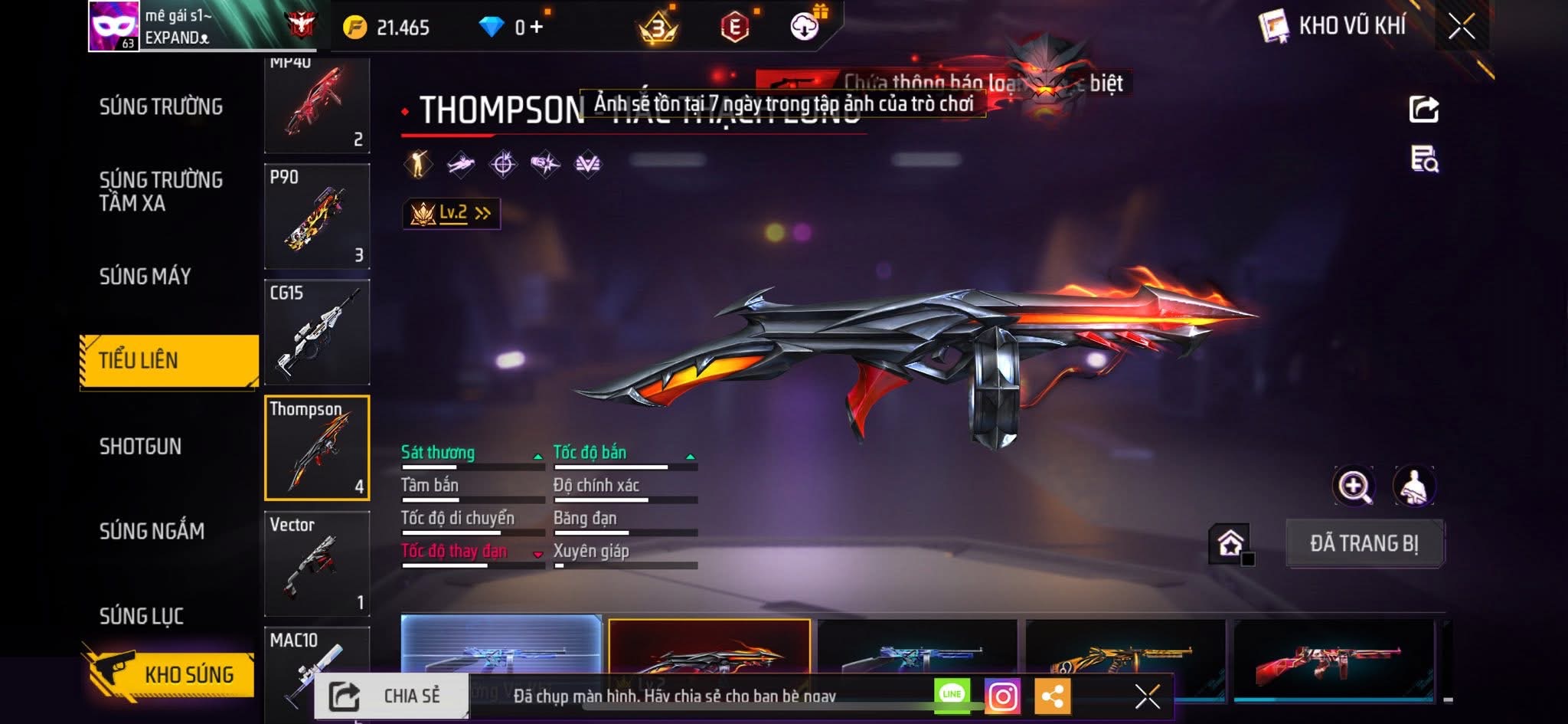Share screenshot via Instagram icon
The width and height of the screenshot is (1568, 724).
1003,696
